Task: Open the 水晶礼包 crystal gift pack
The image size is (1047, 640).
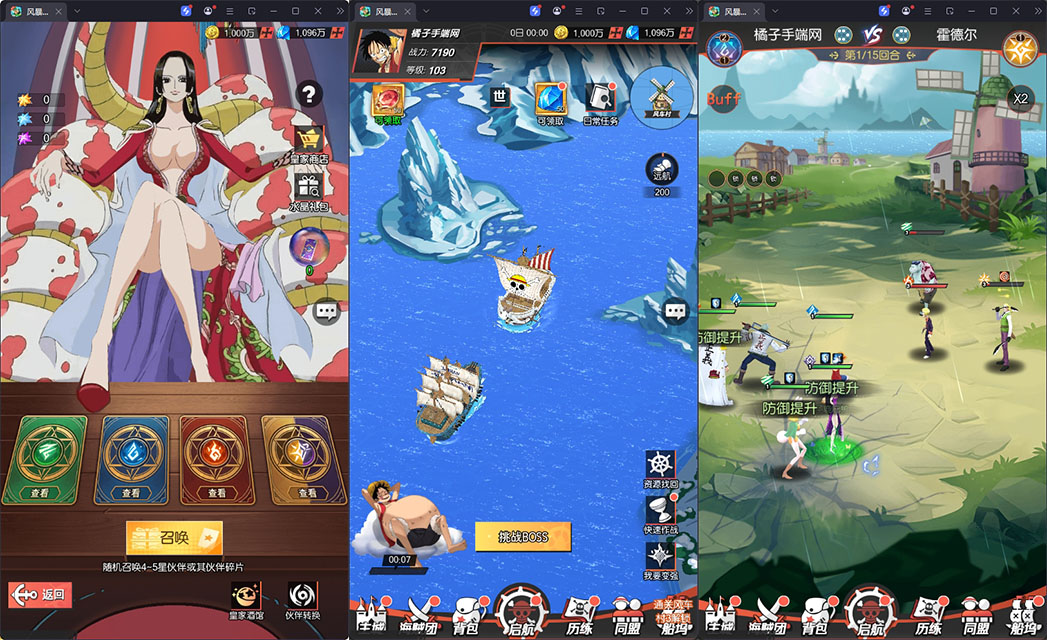Action: [x=309, y=187]
